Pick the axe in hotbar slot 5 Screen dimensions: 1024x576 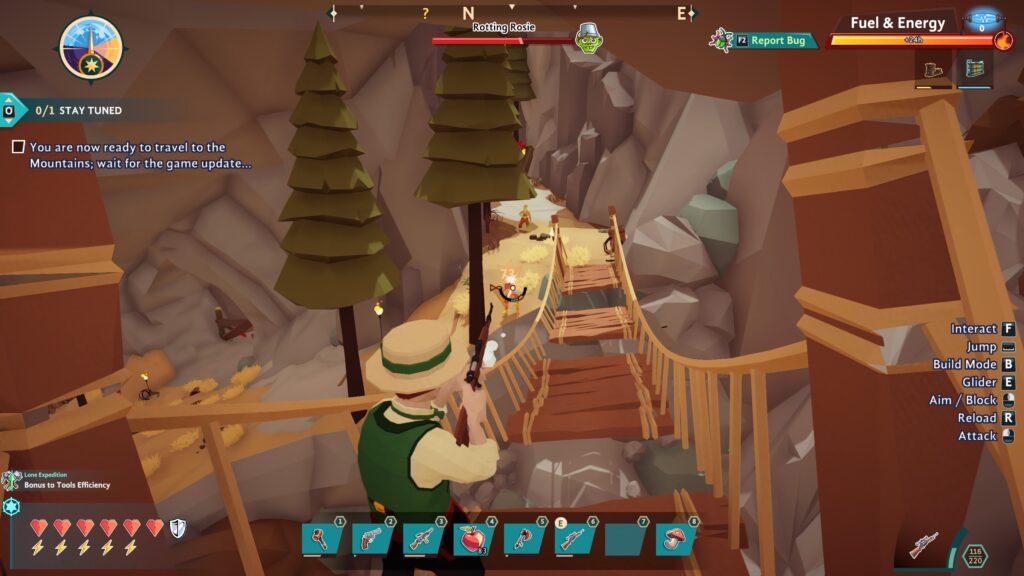click(524, 539)
